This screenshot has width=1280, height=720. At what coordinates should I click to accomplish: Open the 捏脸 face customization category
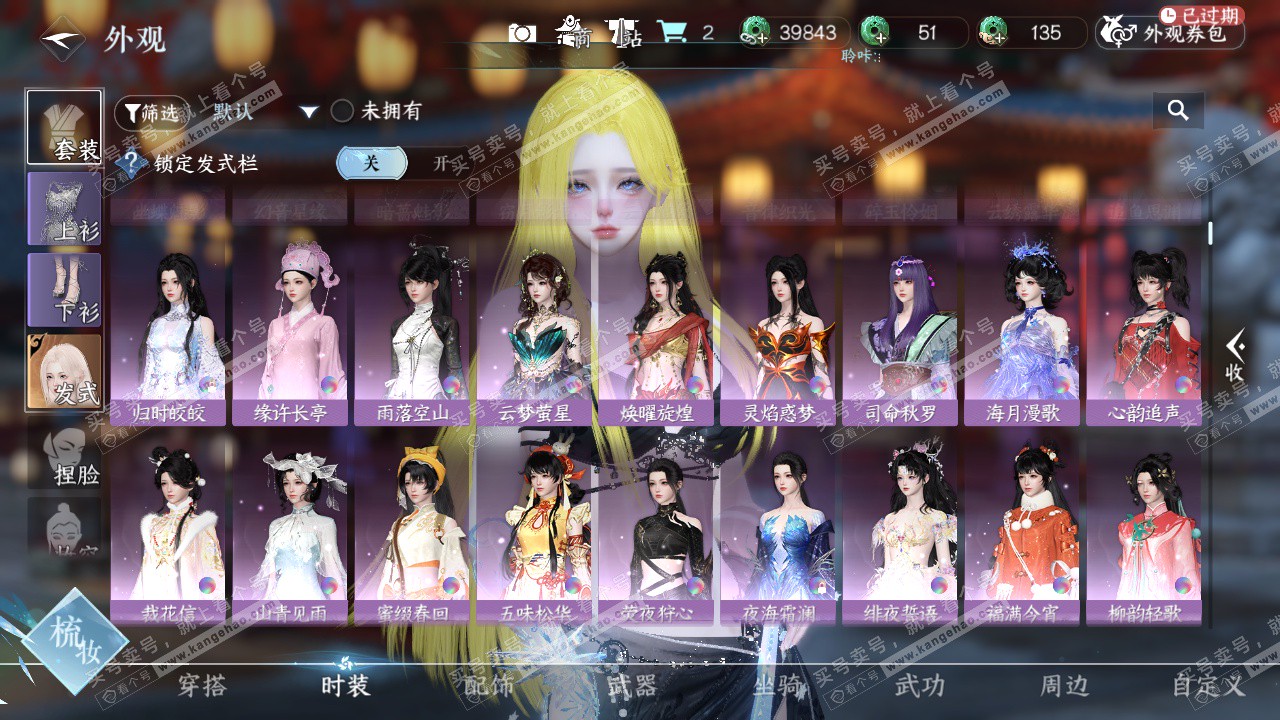point(66,454)
